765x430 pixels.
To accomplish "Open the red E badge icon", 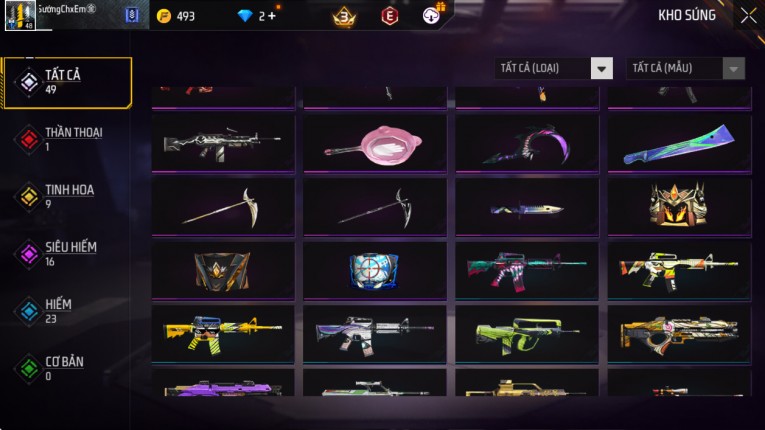I will pyautogui.click(x=390, y=16).
